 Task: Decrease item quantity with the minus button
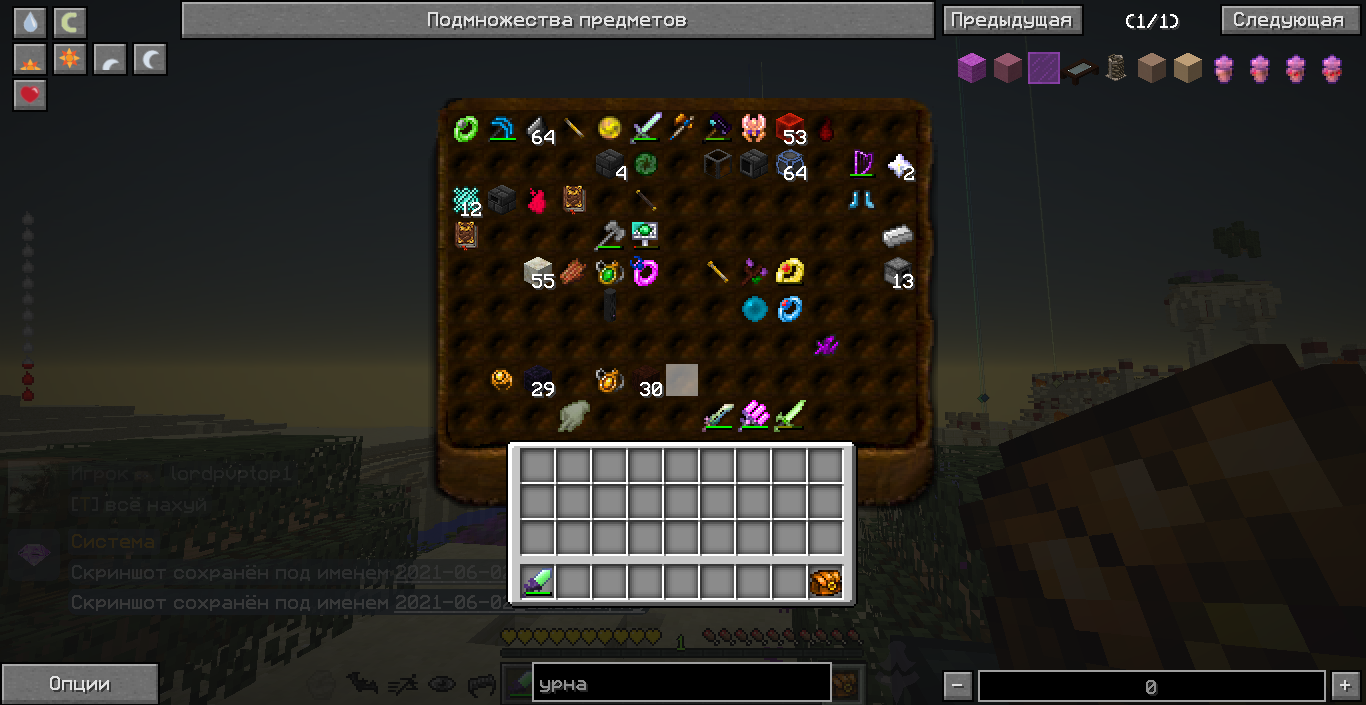click(x=957, y=686)
